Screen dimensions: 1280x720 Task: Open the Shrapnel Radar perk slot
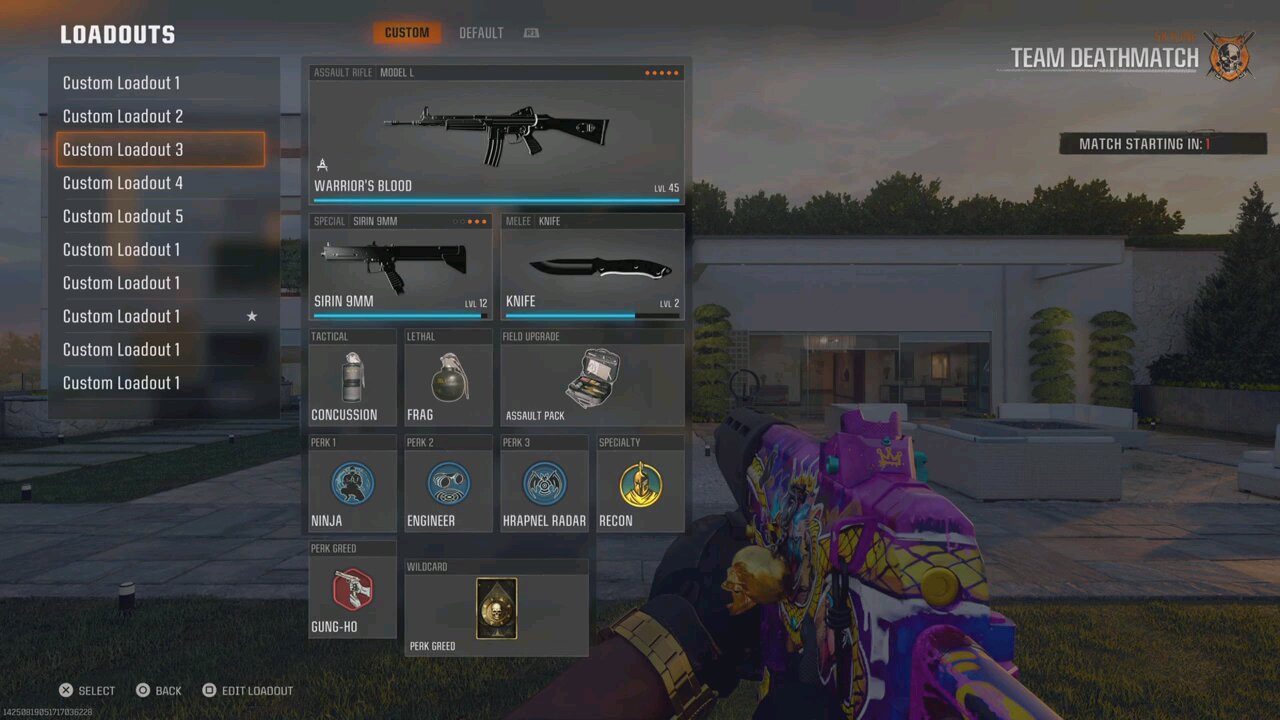pyautogui.click(x=544, y=485)
